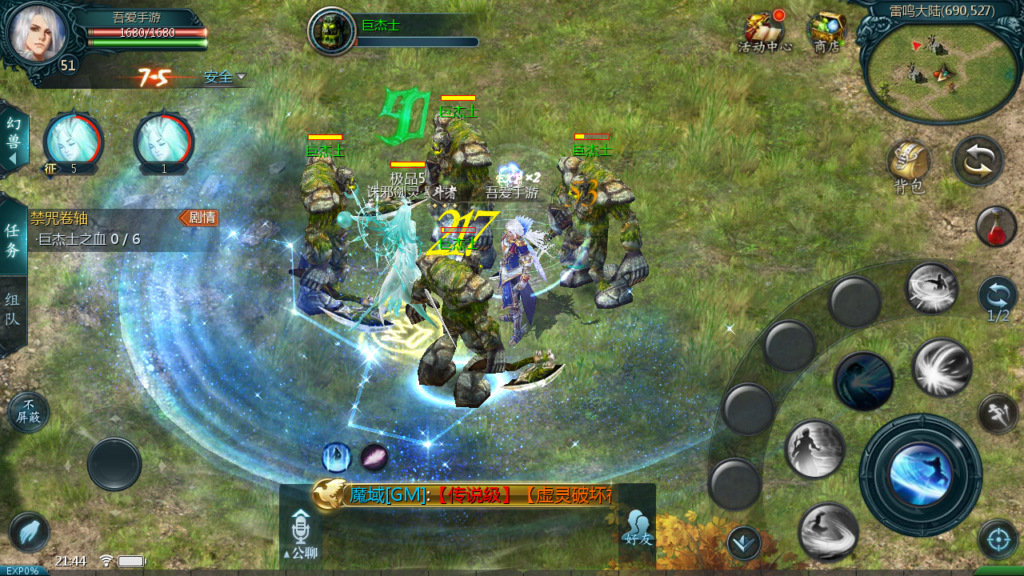1024x576 pixels.
Task: Toggle the 不屏蔽 display filter button
Action: pos(27,411)
